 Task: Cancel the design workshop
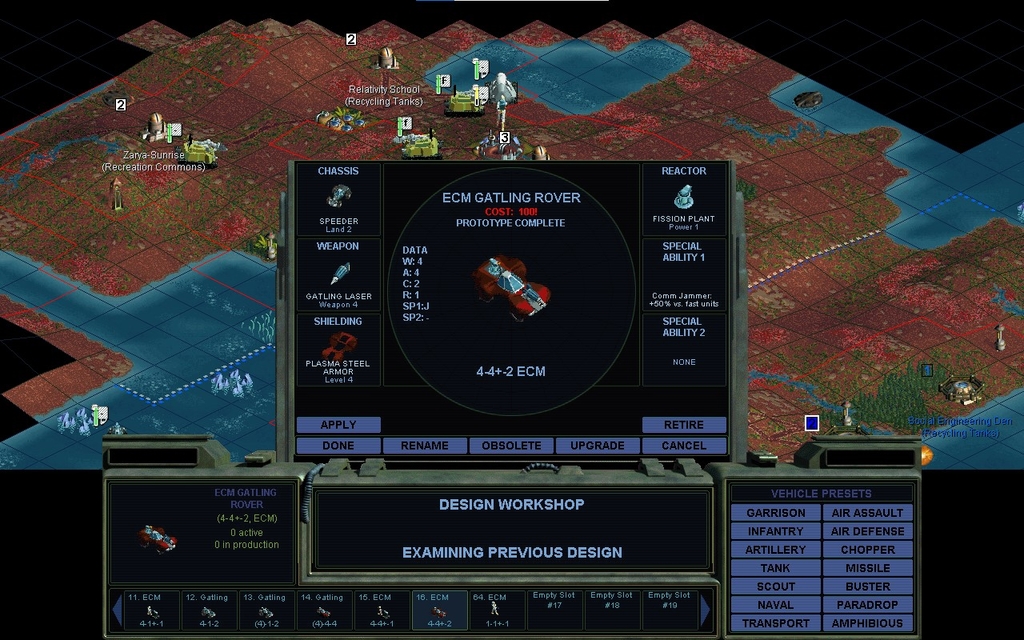click(x=684, y=445)
